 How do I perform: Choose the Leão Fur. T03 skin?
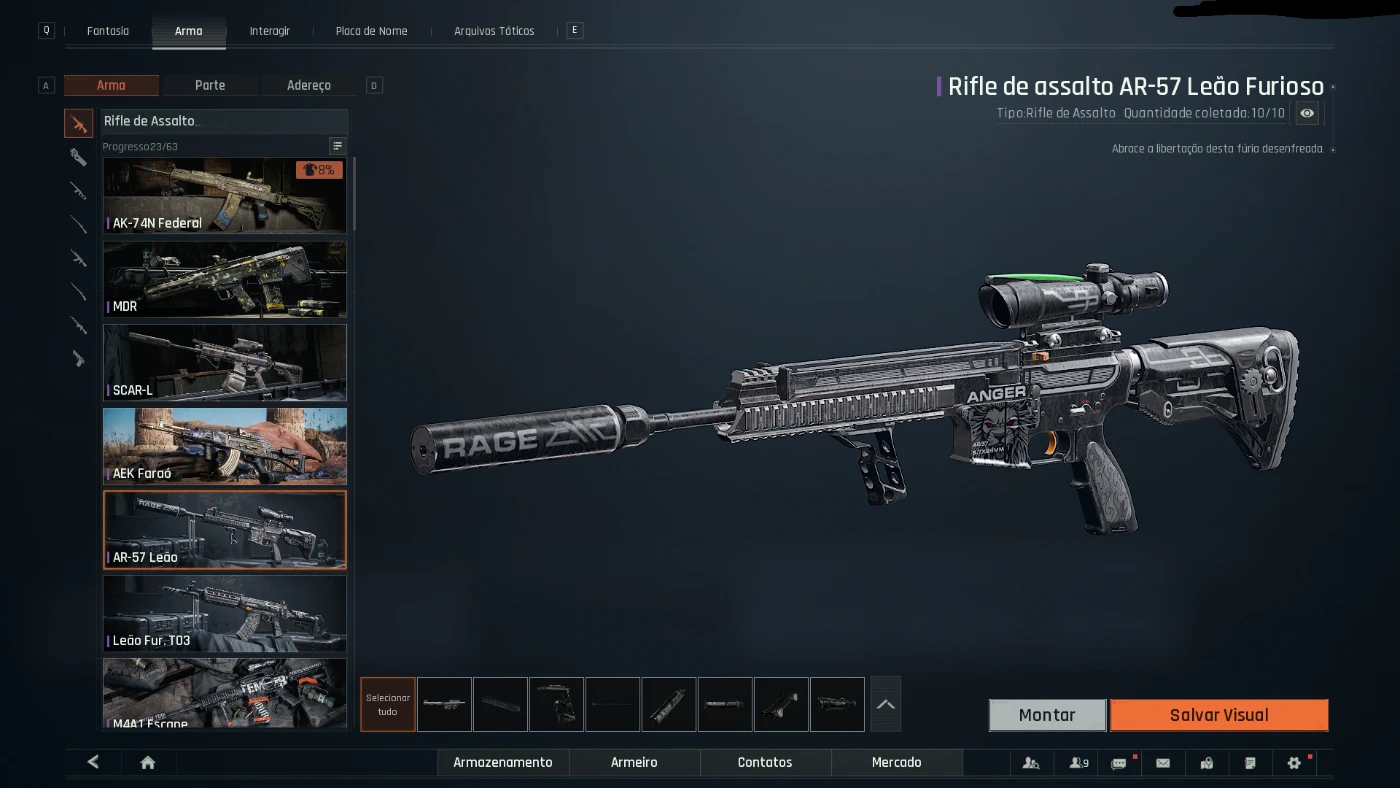(225, 613)
